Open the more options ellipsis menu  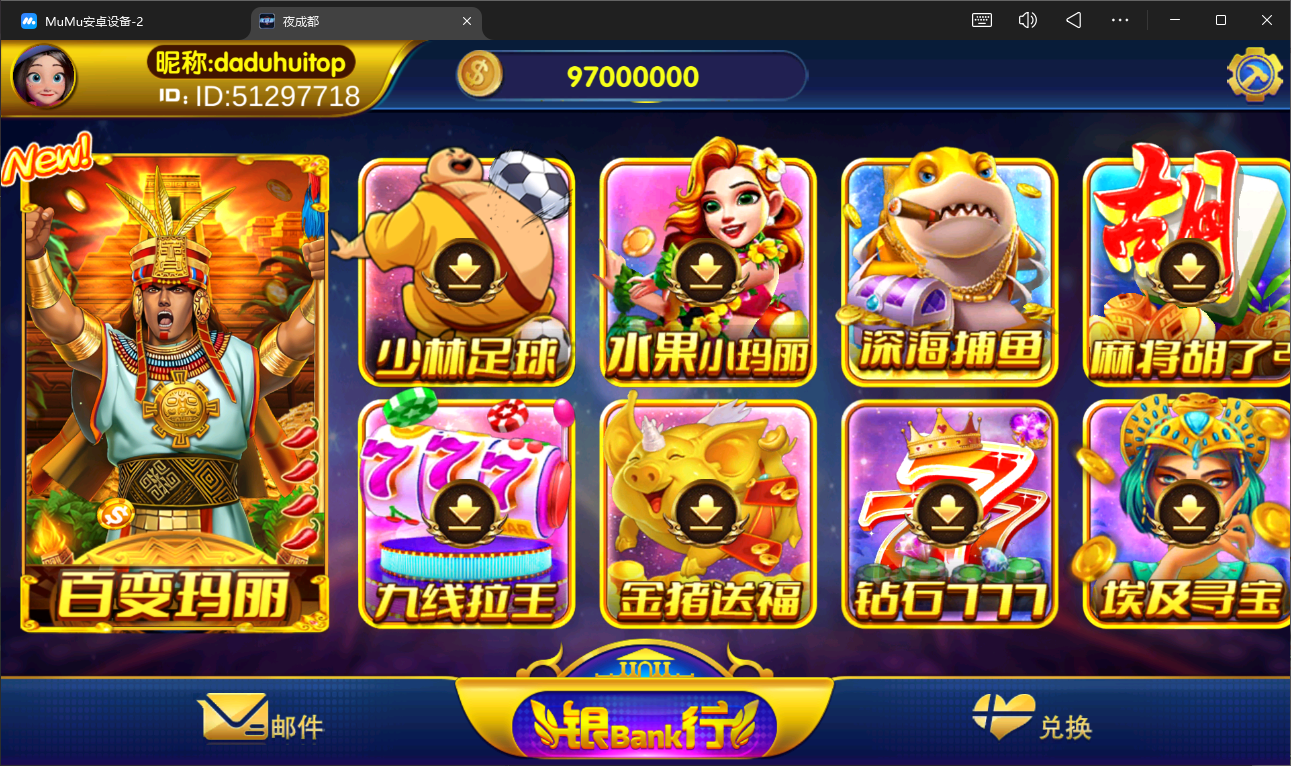pos(1120,20)
